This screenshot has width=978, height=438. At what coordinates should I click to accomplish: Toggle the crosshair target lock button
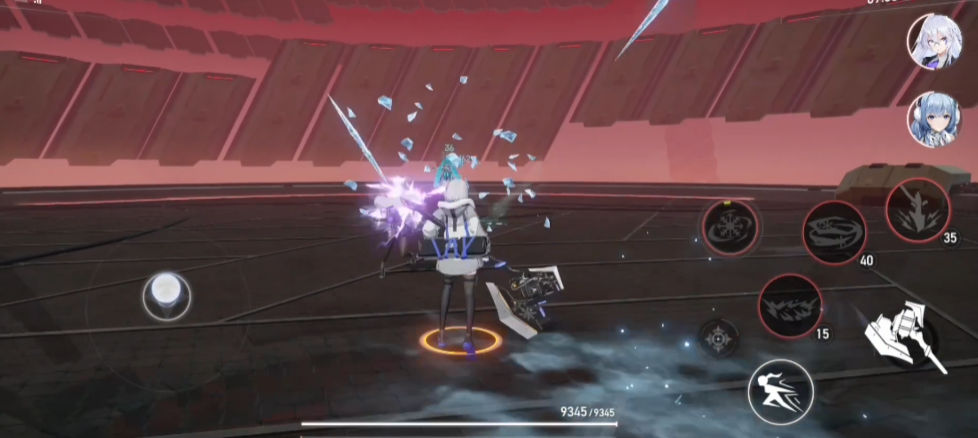(x=717, y=338)
